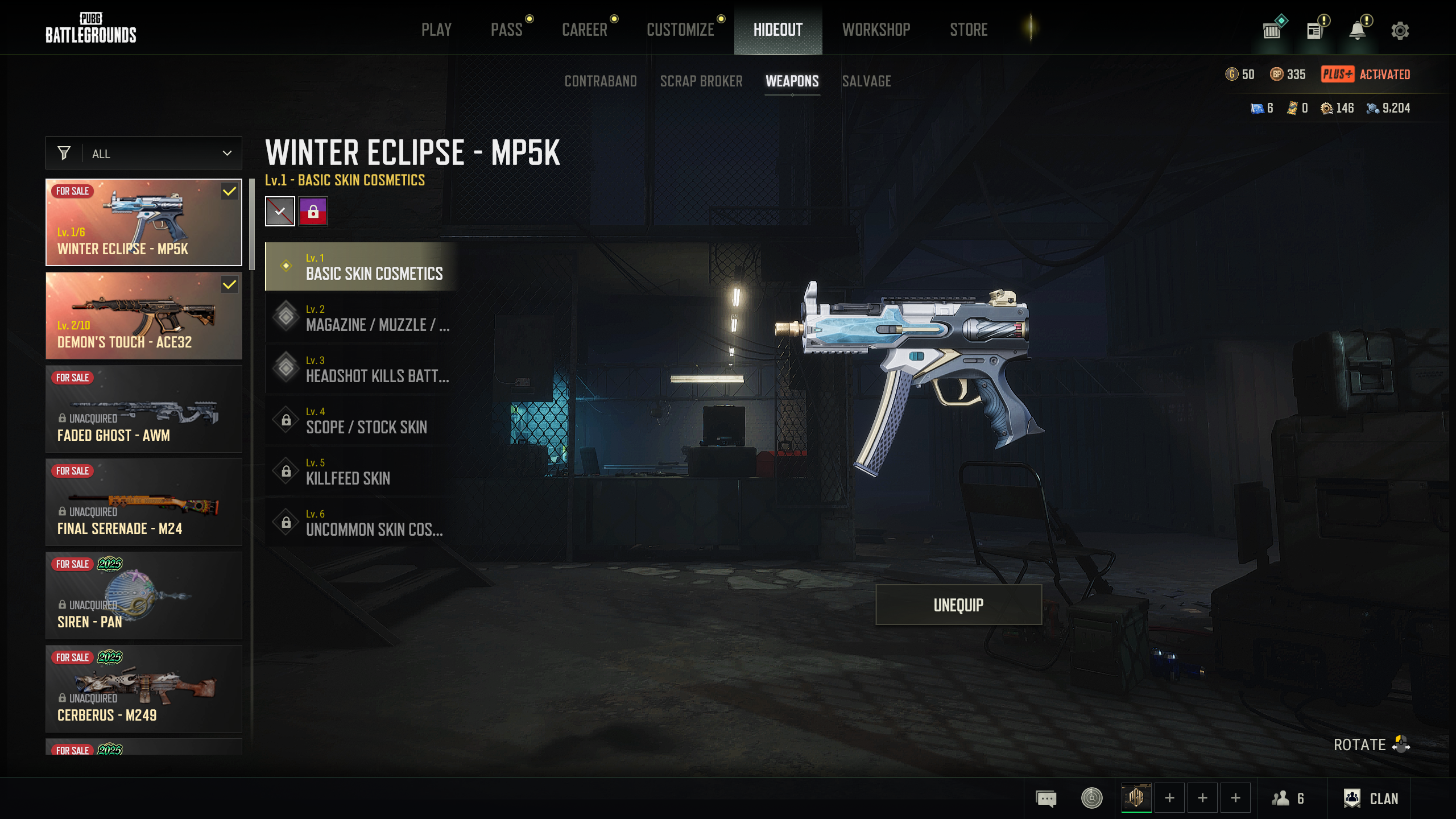This screenshot has width=1456, height=819.
Task: Show Lv. 4 Scope / Stock Skin
Action: (x=362, y=420)
